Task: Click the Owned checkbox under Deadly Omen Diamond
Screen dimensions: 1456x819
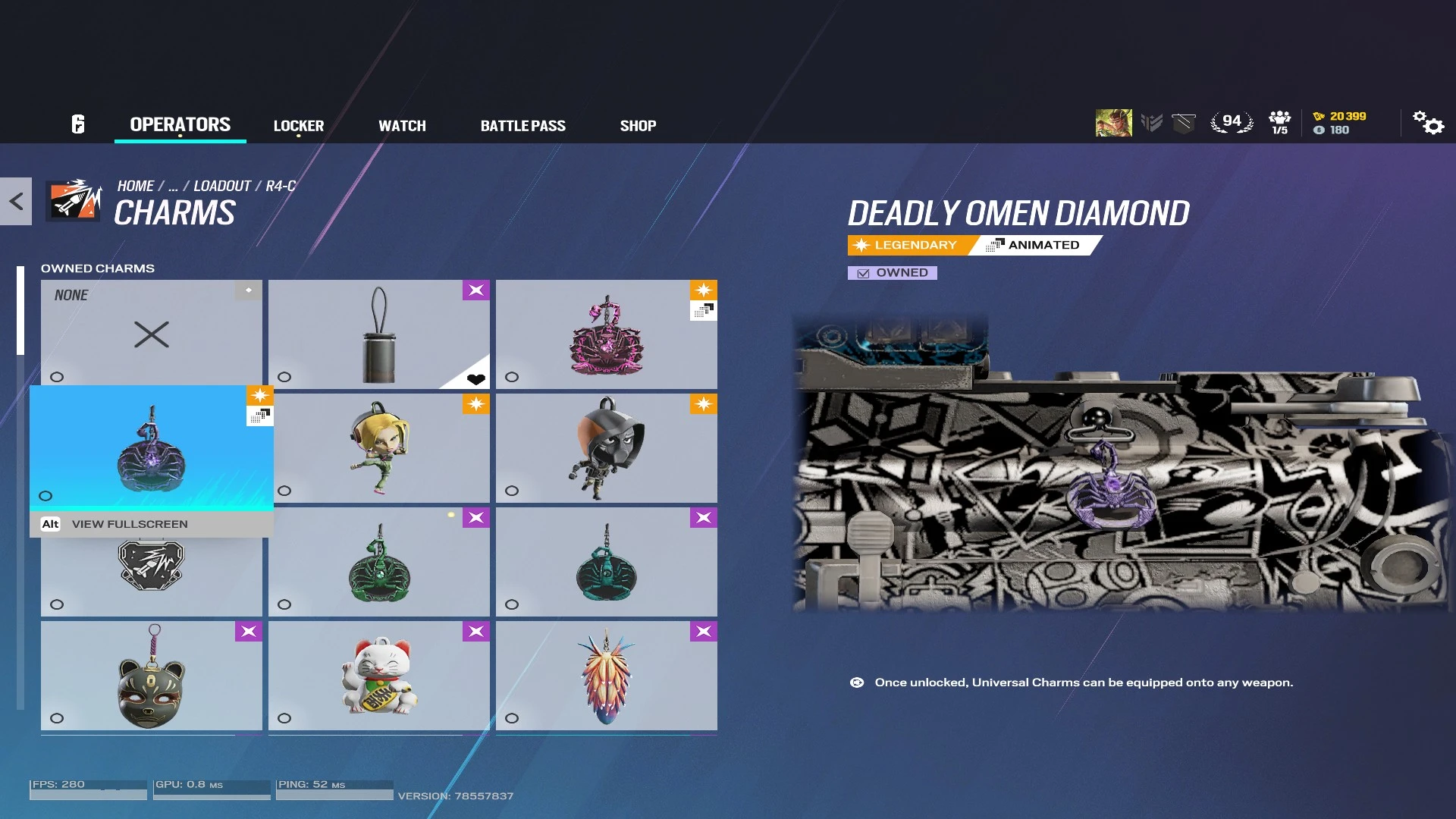Action: click(862, 272)
